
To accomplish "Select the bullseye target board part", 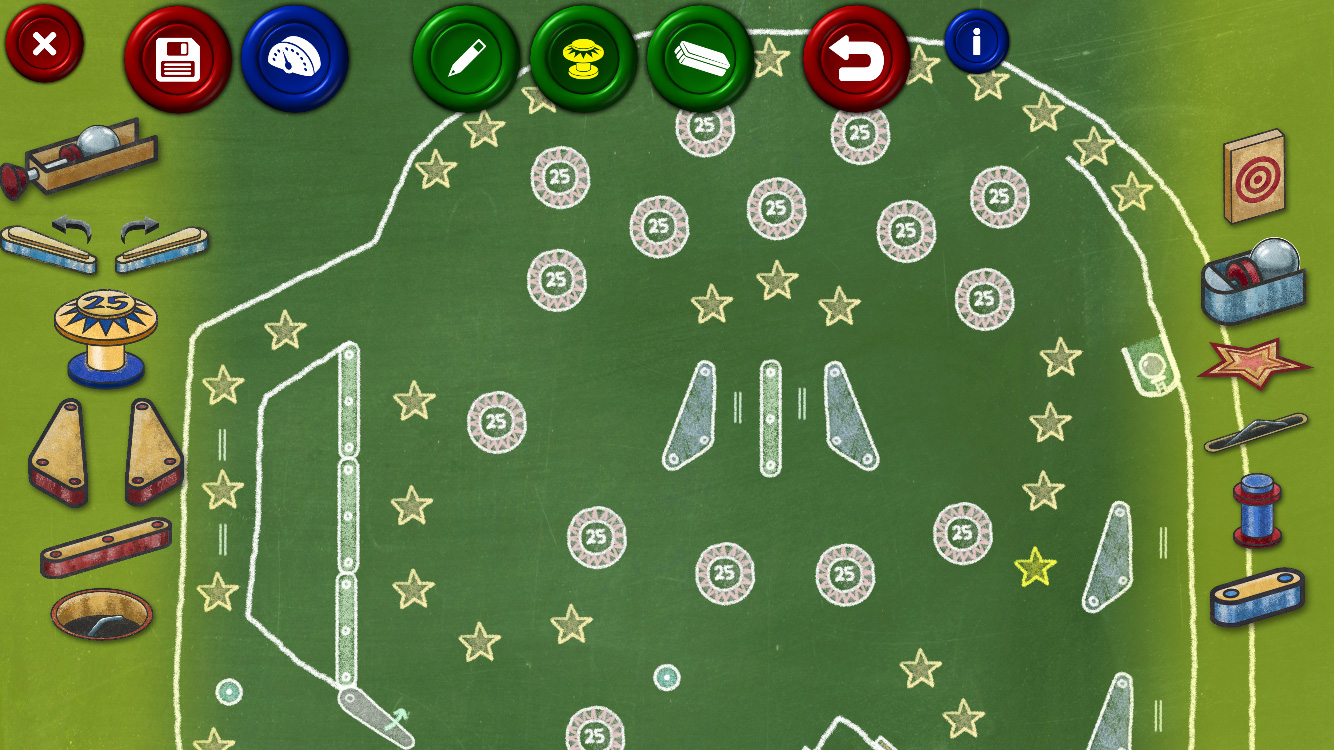I will [x=1255, y=176].
